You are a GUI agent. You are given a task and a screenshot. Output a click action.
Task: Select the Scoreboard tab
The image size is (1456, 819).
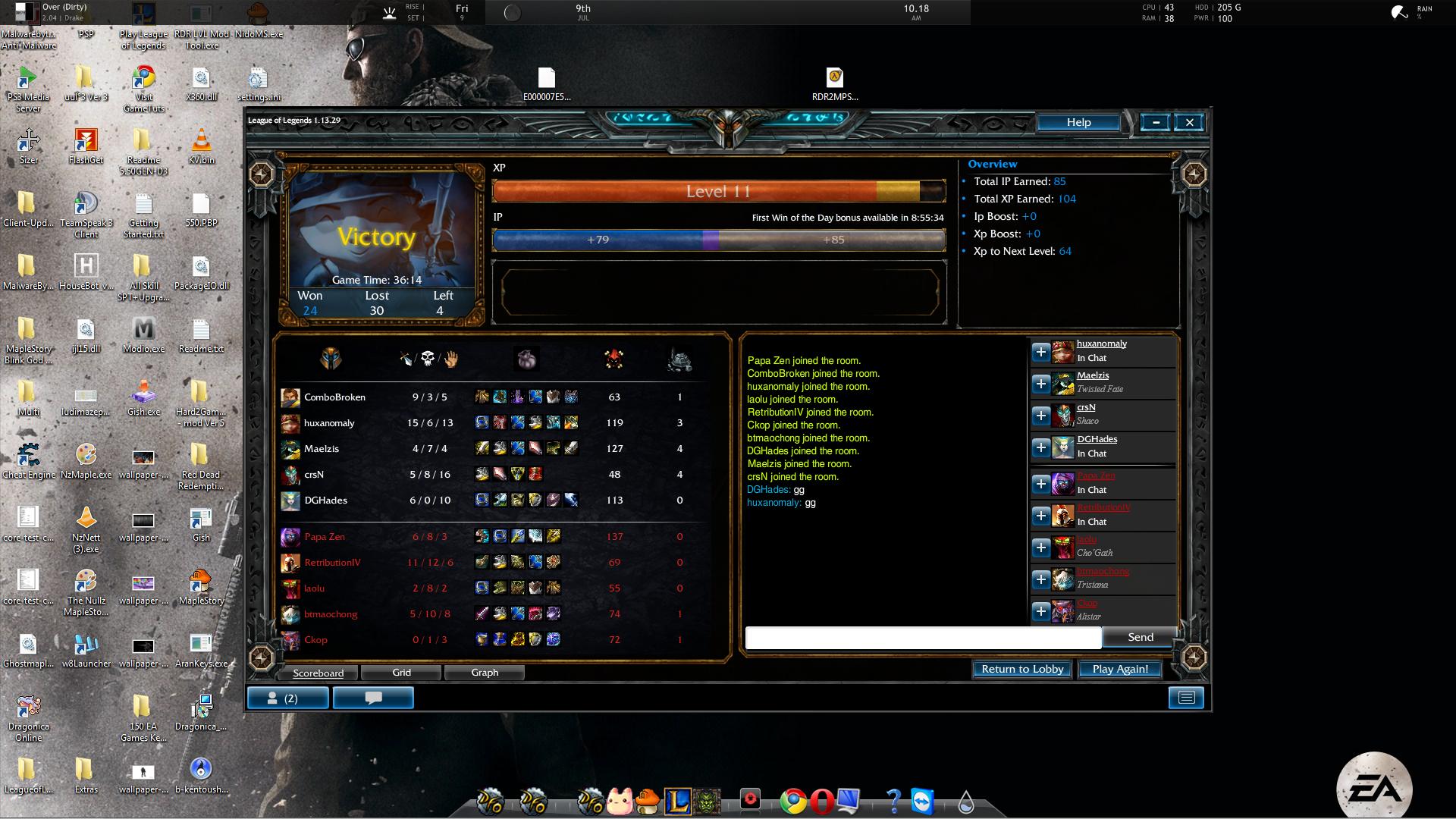click(x=318, y=673)
